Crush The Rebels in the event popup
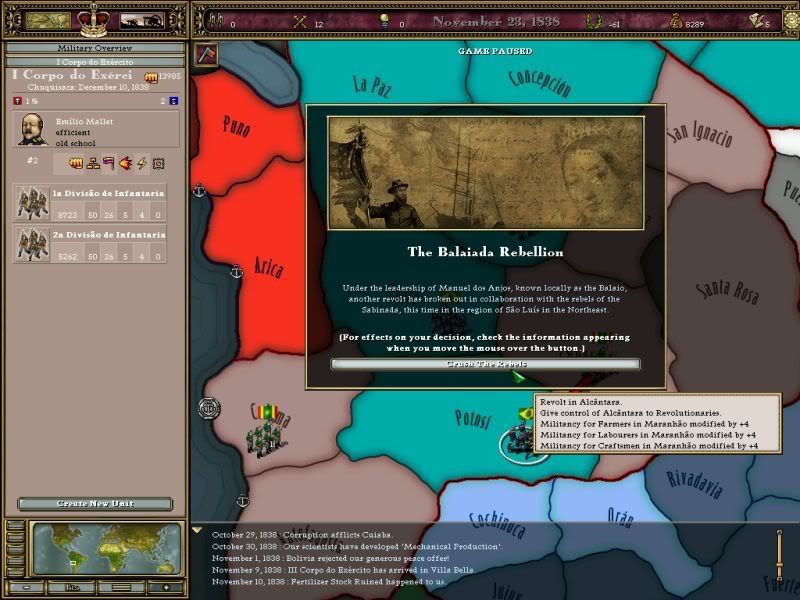800x600 pixels. [485, 364]
